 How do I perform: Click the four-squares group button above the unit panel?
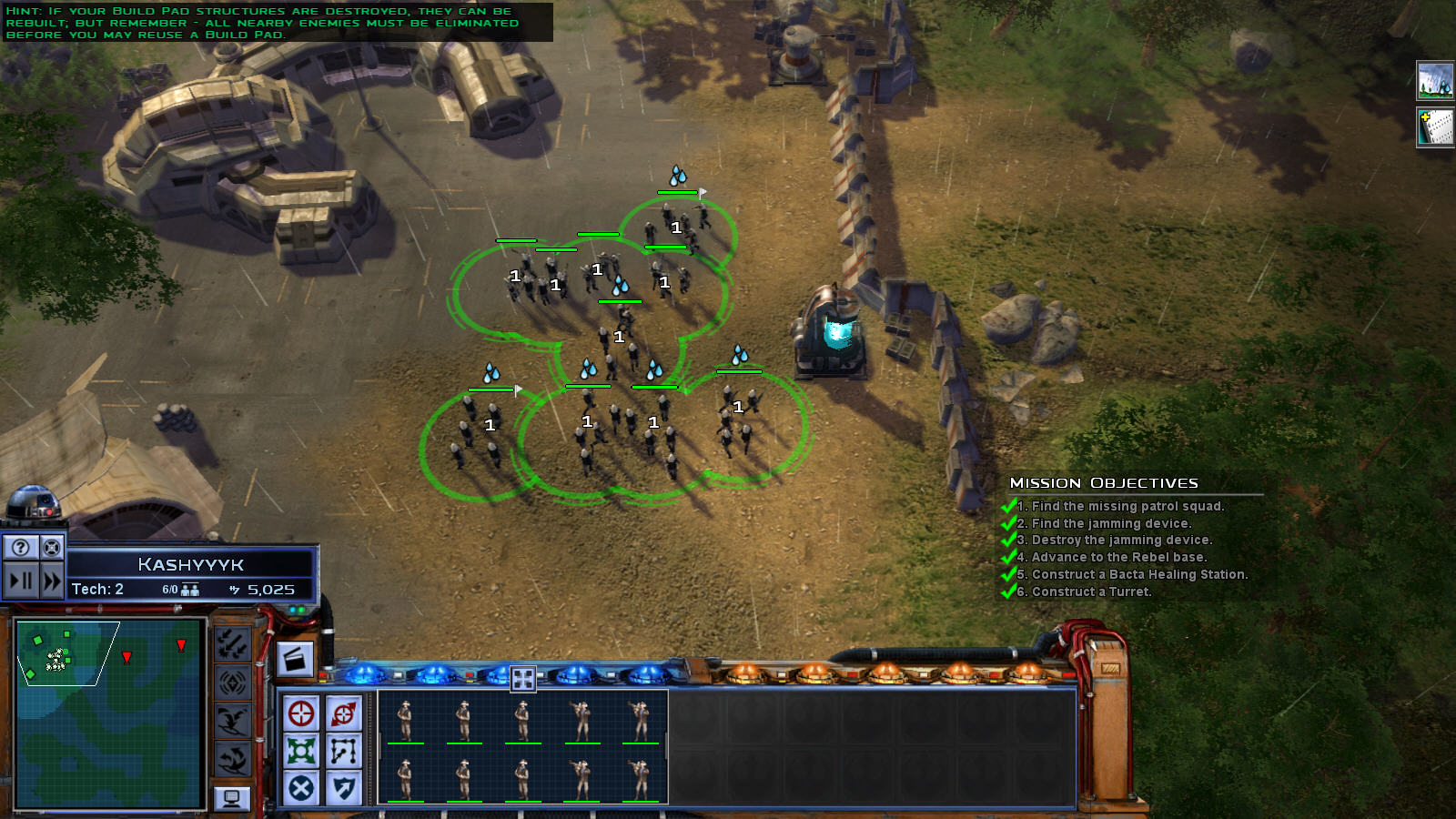point(523,678)
